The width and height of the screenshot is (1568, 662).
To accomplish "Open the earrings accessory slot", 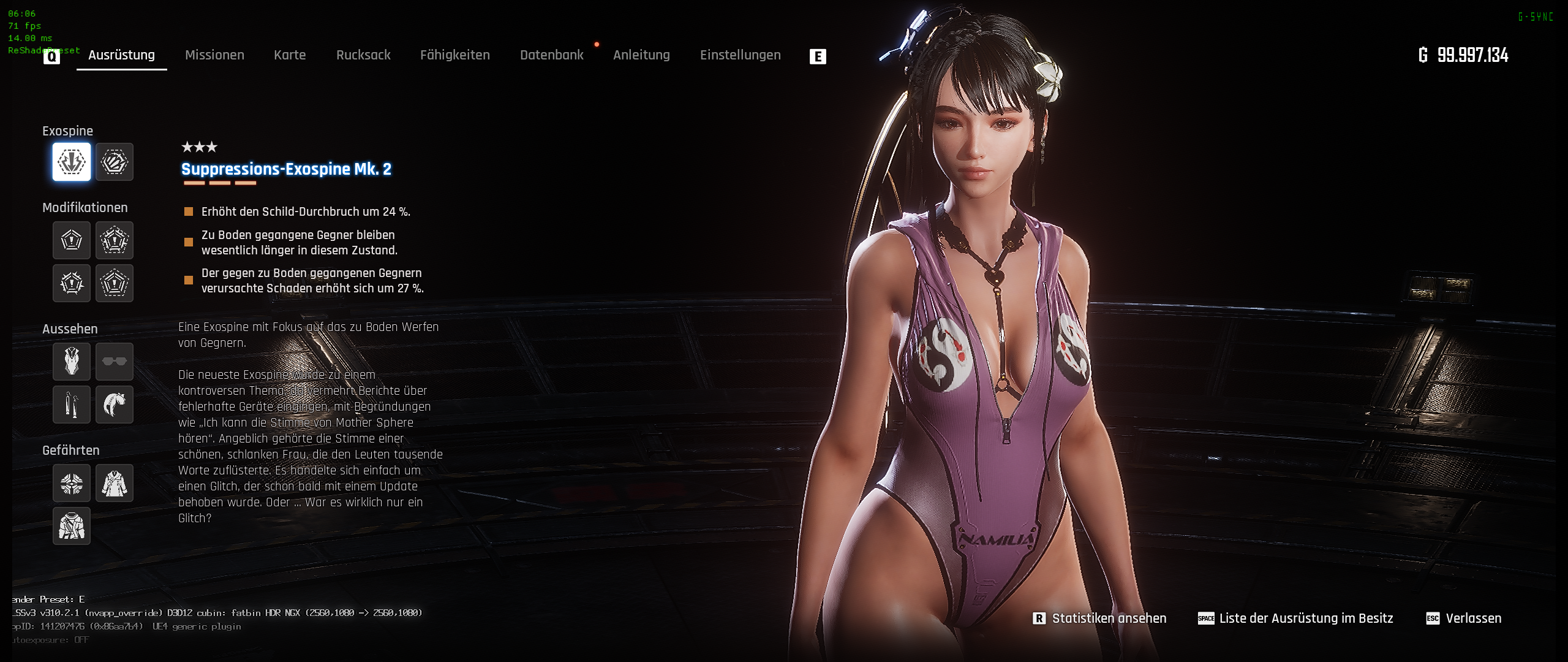I will [72, 405].
